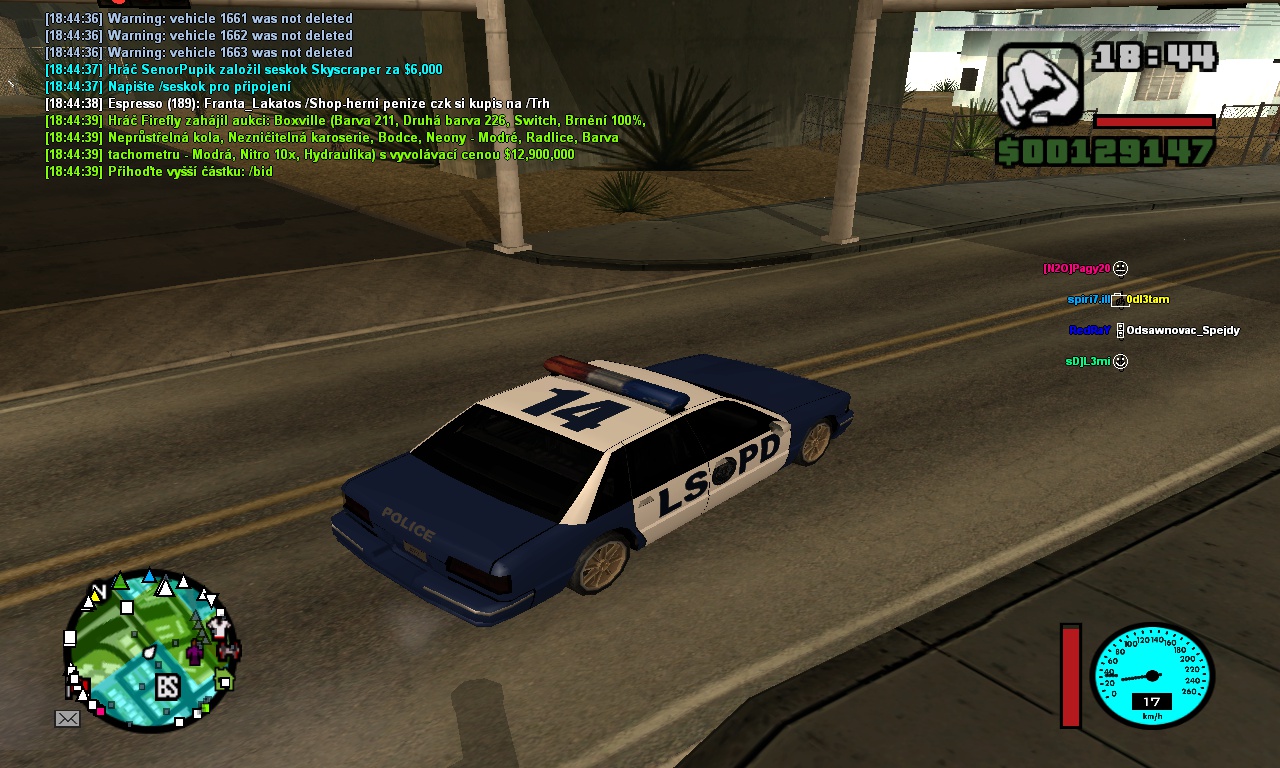This screenshot has height=768, width=1280.
Task: Select the SenorPupik Skyscraper chat message
Action: coord(243,69)
